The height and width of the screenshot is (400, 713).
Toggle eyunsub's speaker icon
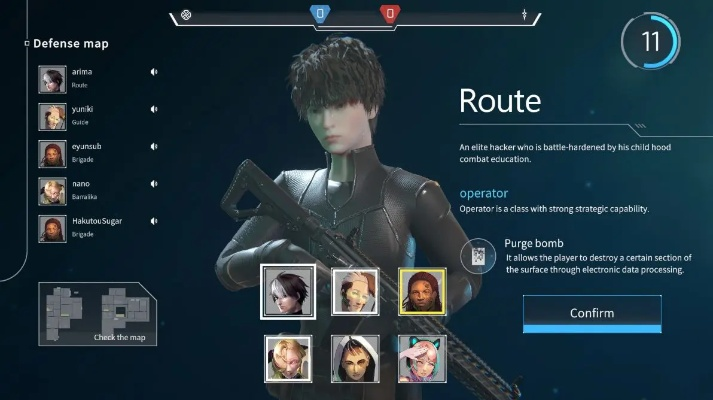(x=154, y=147)
